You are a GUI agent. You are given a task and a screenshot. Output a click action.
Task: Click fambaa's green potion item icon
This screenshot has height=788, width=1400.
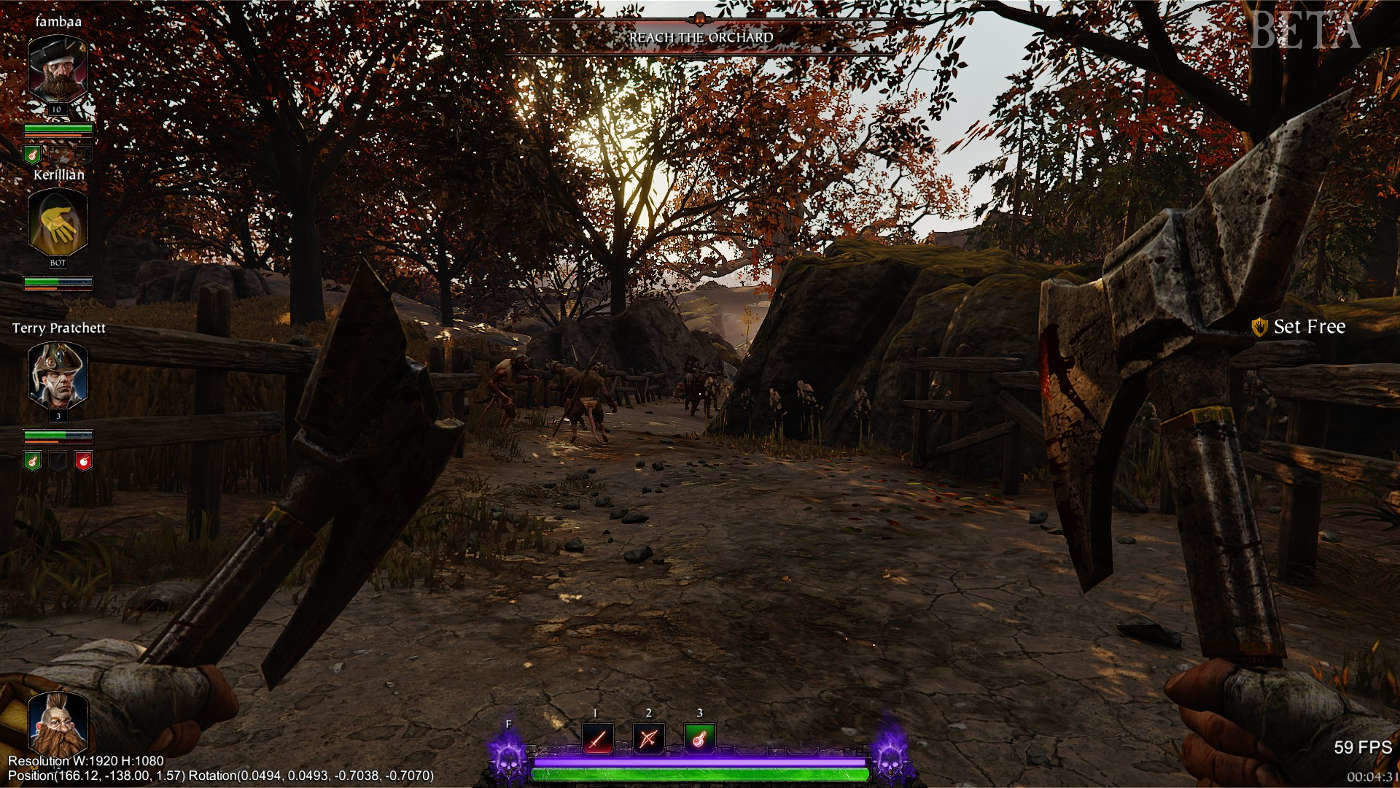pos(32,154)
